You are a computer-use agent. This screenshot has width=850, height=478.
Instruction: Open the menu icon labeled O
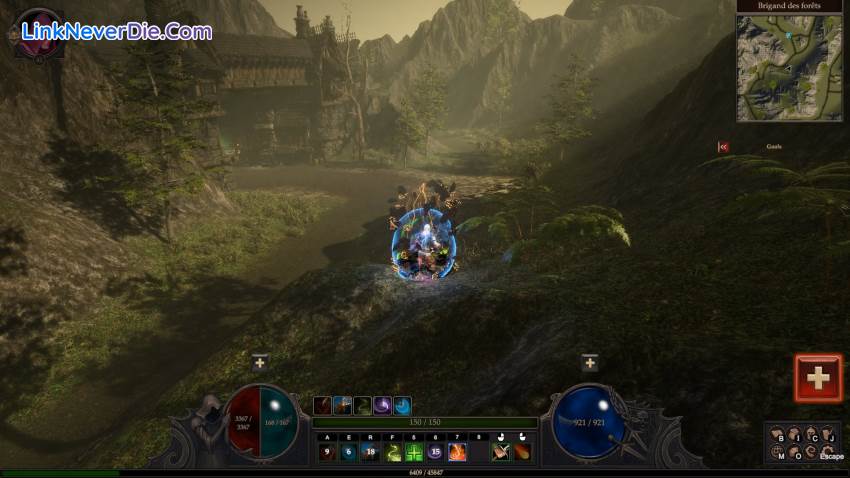pos(795,454)
